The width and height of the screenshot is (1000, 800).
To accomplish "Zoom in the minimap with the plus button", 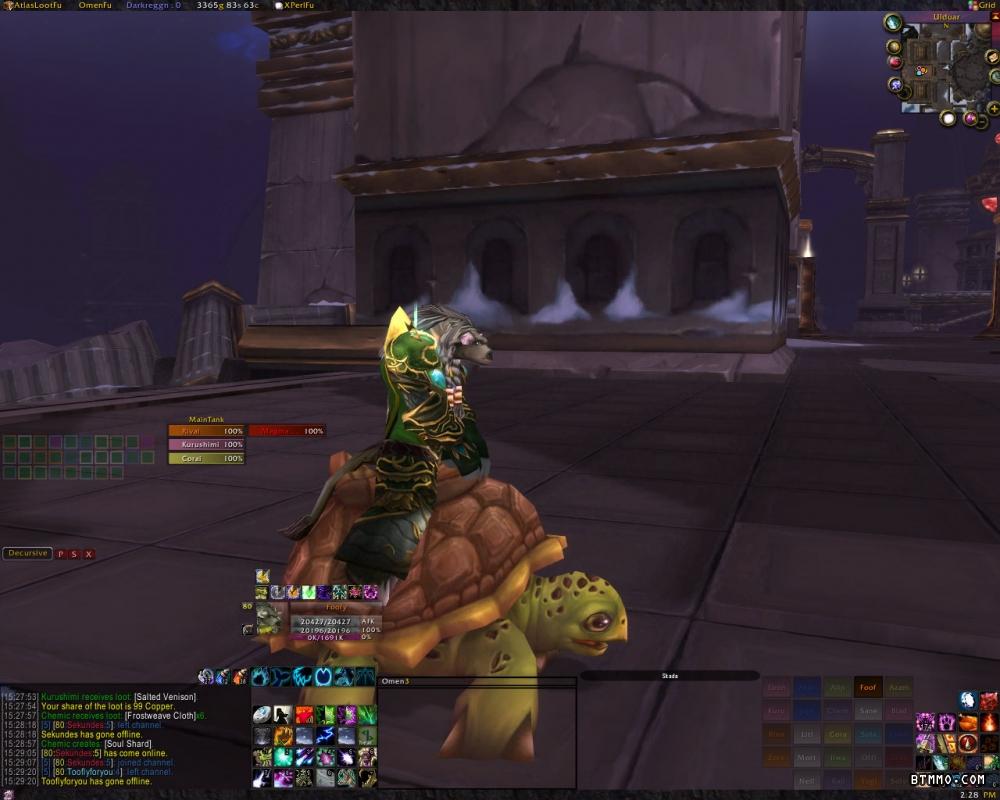I will point(993,107).
